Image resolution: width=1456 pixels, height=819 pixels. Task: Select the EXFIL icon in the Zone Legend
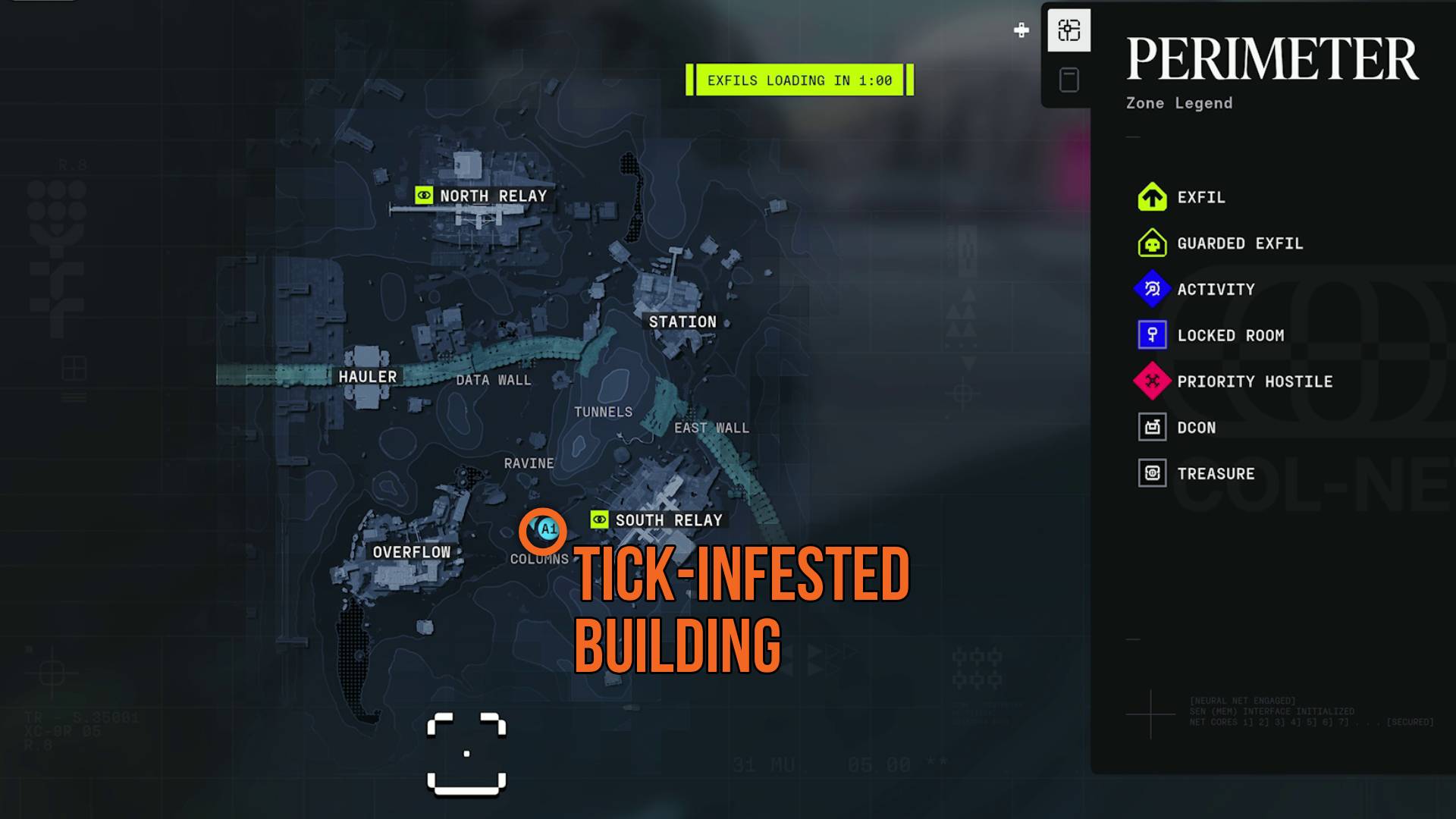click(1152, 197)
